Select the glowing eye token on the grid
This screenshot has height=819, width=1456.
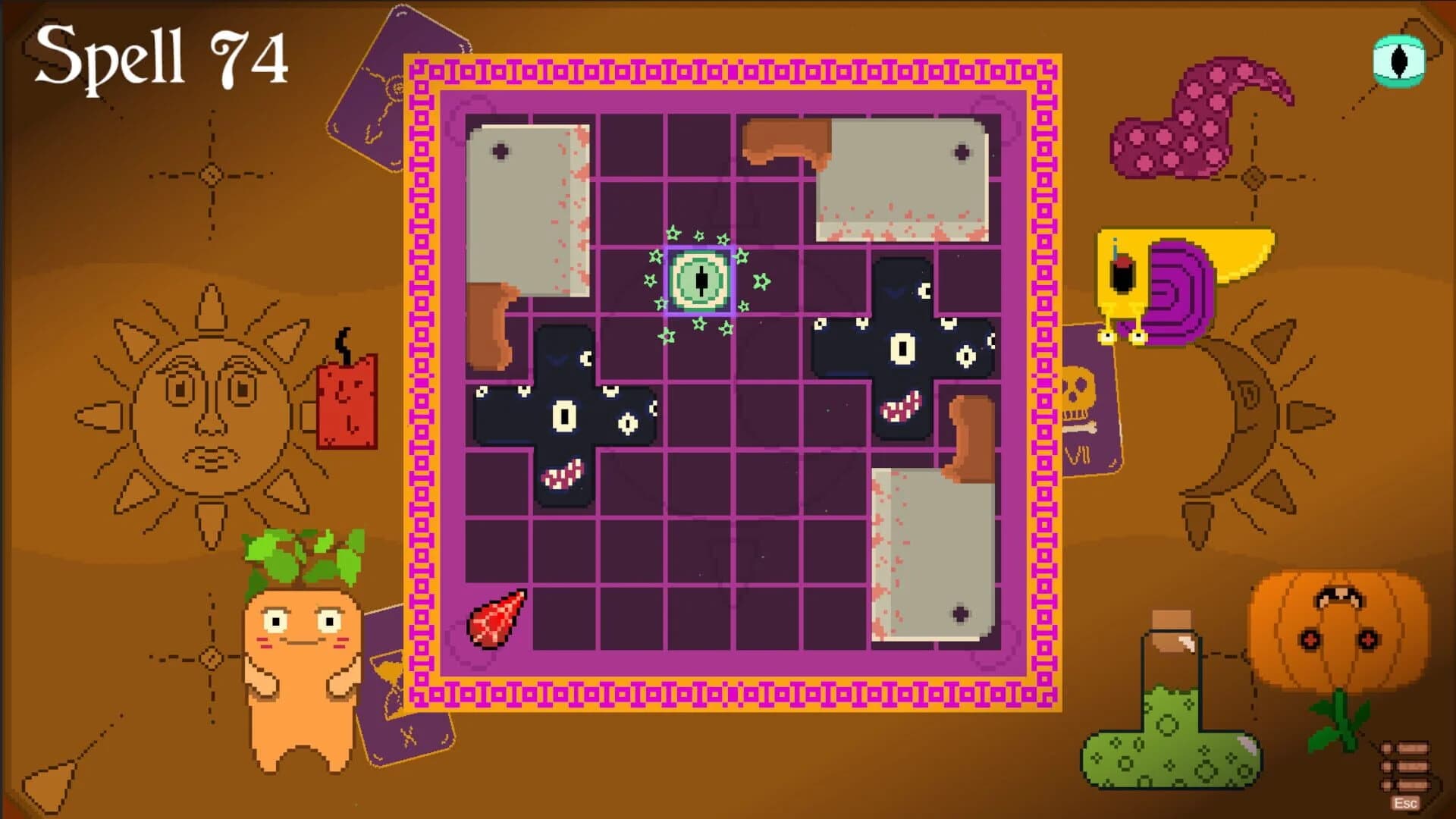699,281
